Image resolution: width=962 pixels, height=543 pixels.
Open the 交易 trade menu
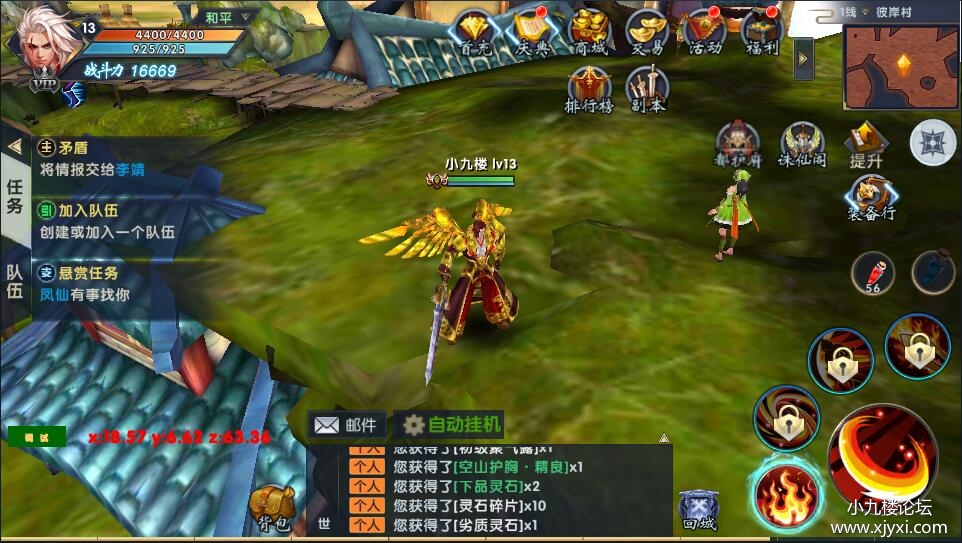pyautogui.click(x=646, y=34)
